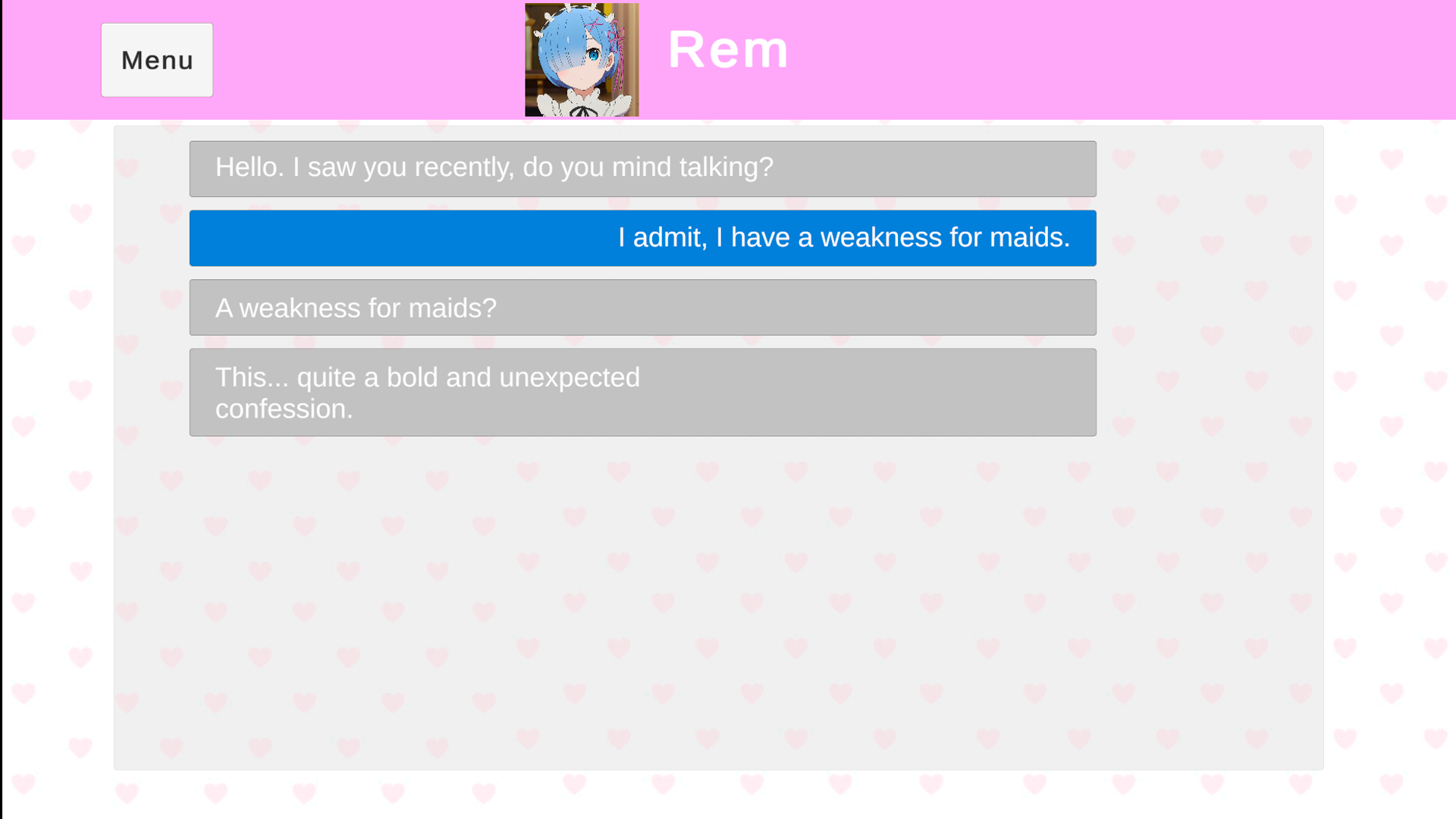Click the blue maid confession reply

(x=642, y=237)
